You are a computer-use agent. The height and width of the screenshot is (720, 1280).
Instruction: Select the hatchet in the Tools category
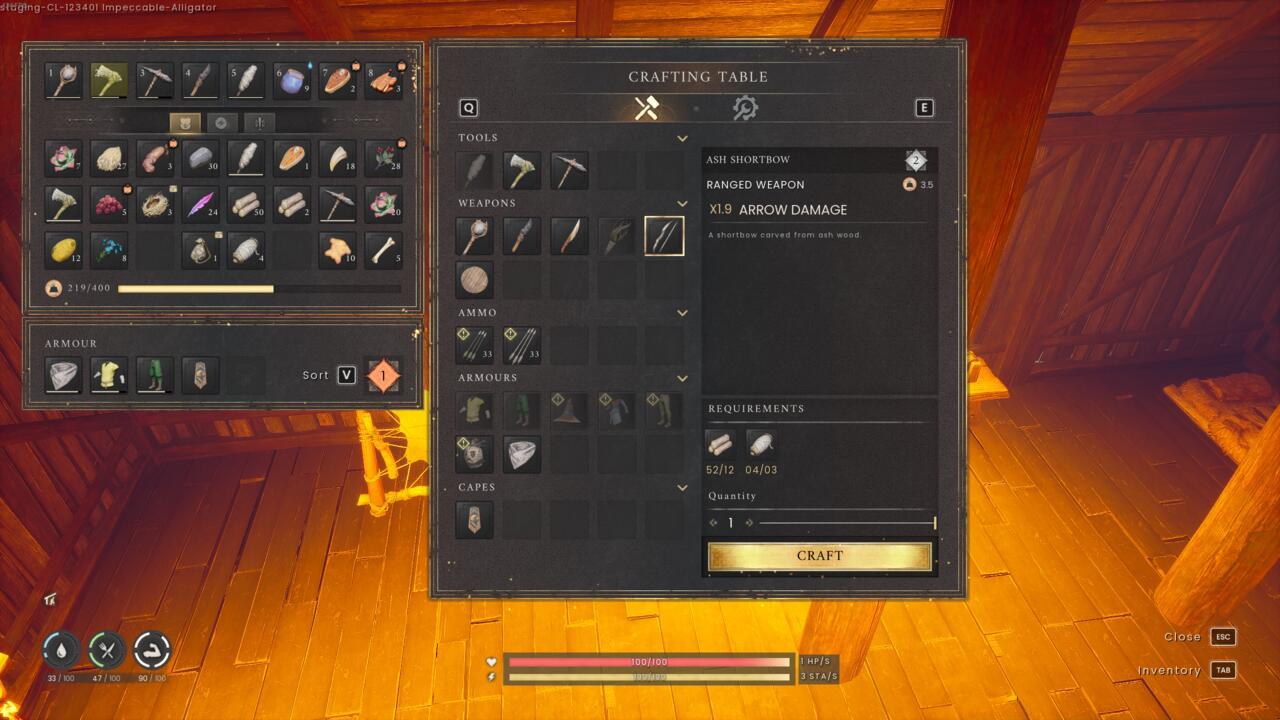[522, 170]
